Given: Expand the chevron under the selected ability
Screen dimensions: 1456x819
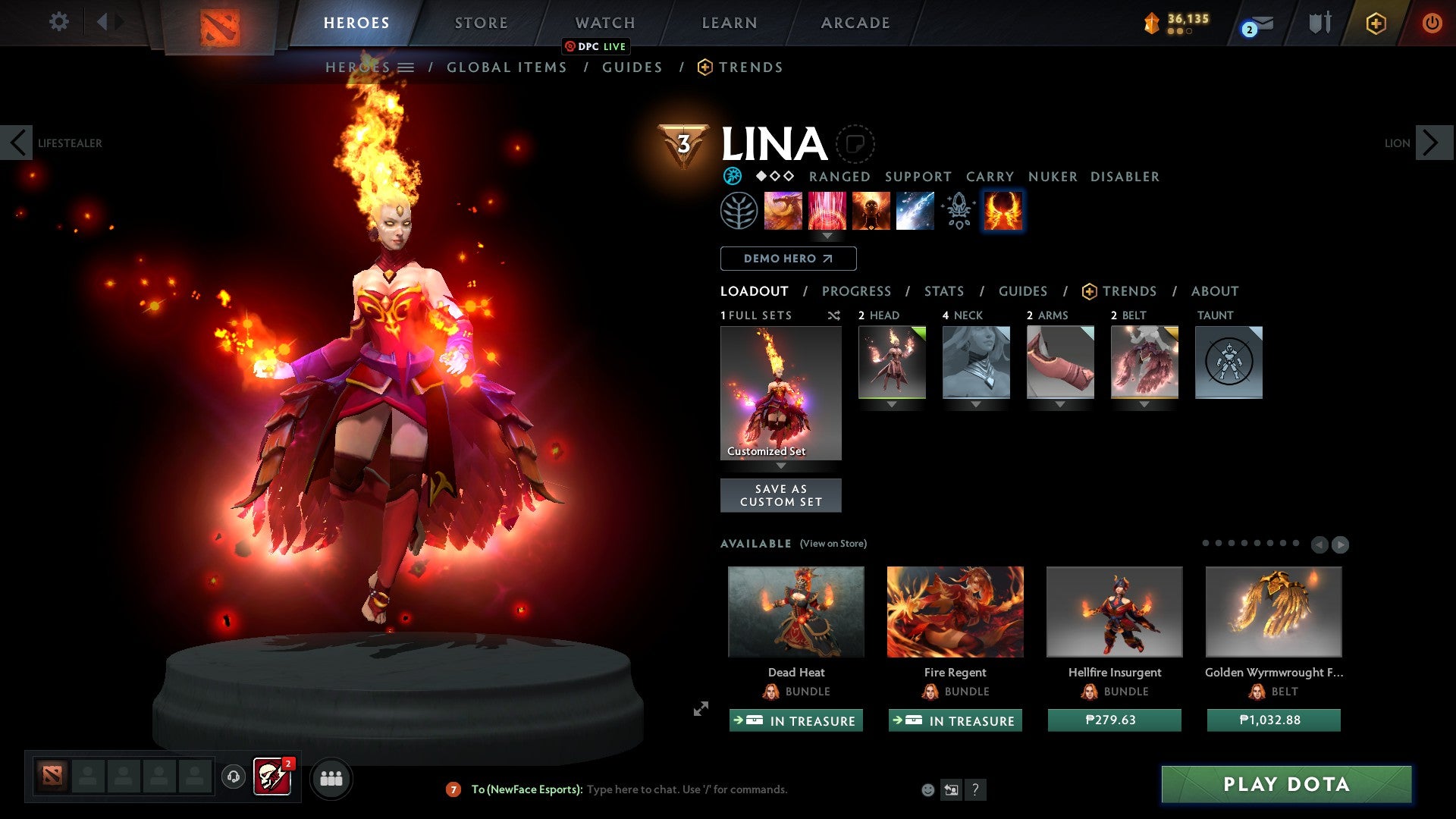Looking at the screenshot, I should click(828, 236).
